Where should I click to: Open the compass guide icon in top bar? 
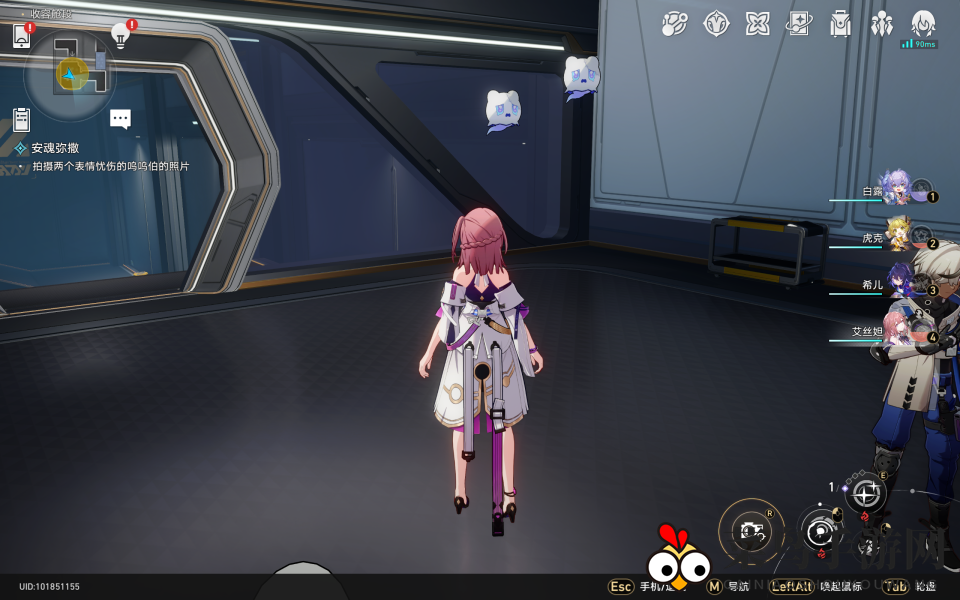click(x=716, y=24)
